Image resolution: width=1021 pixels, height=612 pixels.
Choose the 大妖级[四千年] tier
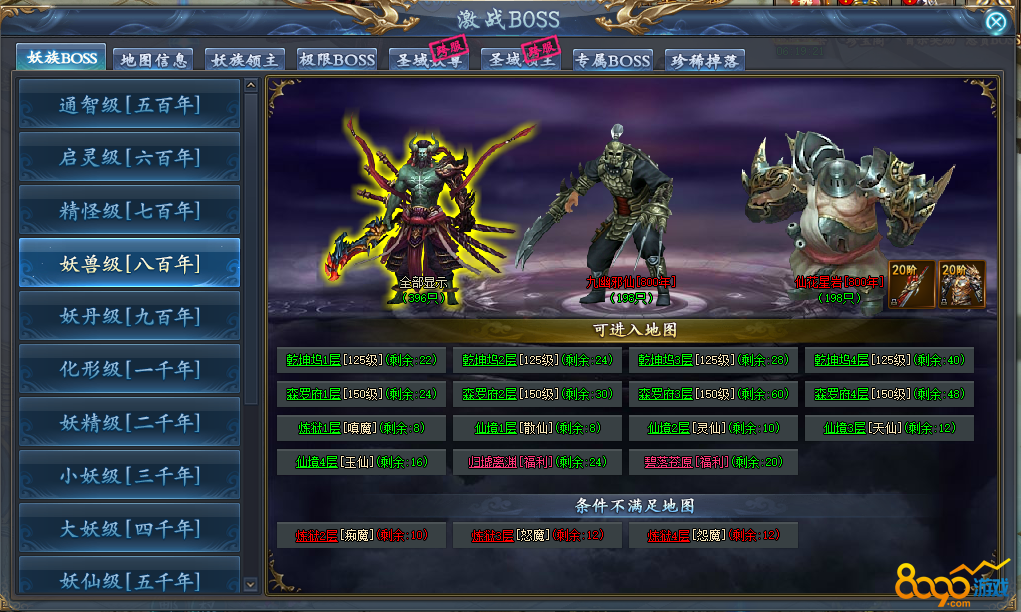coord(129,528)
